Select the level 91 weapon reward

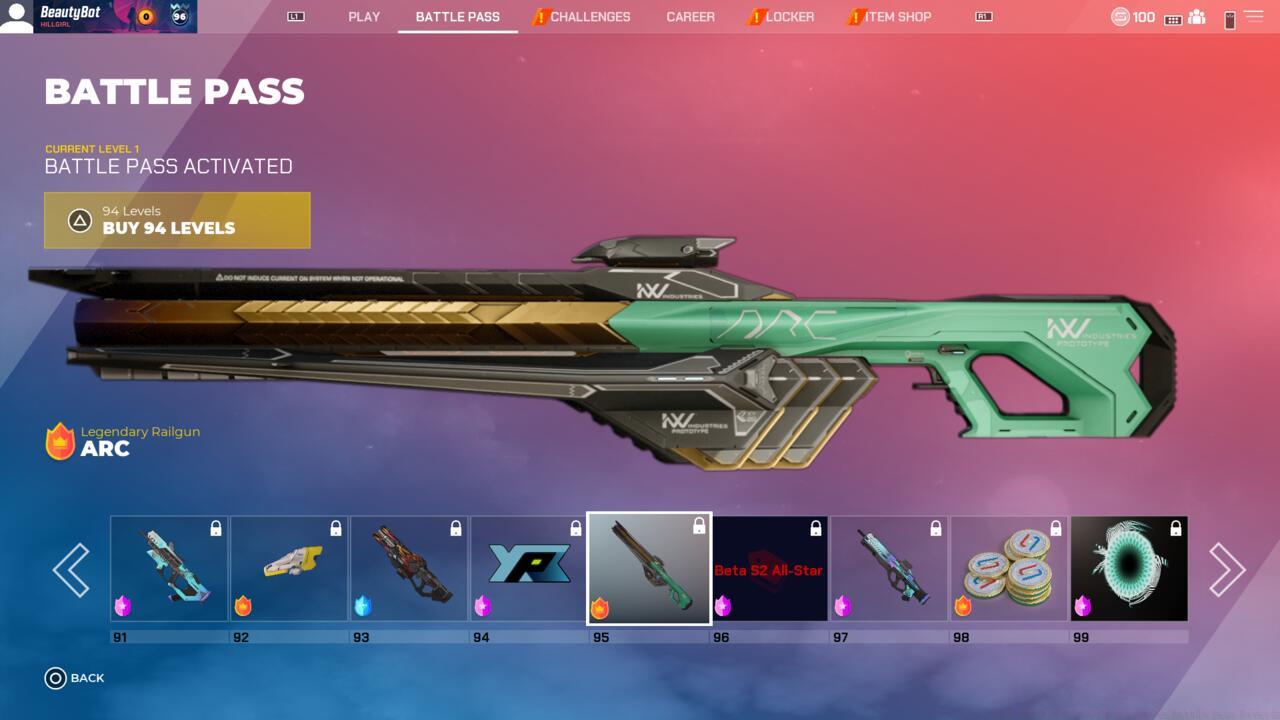tap(169, 569)
